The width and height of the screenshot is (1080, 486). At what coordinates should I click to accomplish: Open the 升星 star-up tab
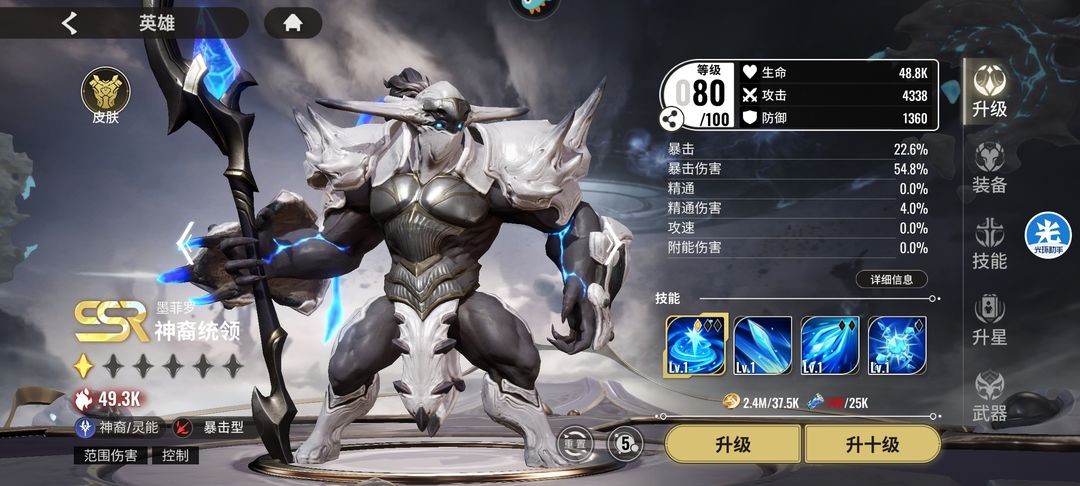tap(990, 320)
